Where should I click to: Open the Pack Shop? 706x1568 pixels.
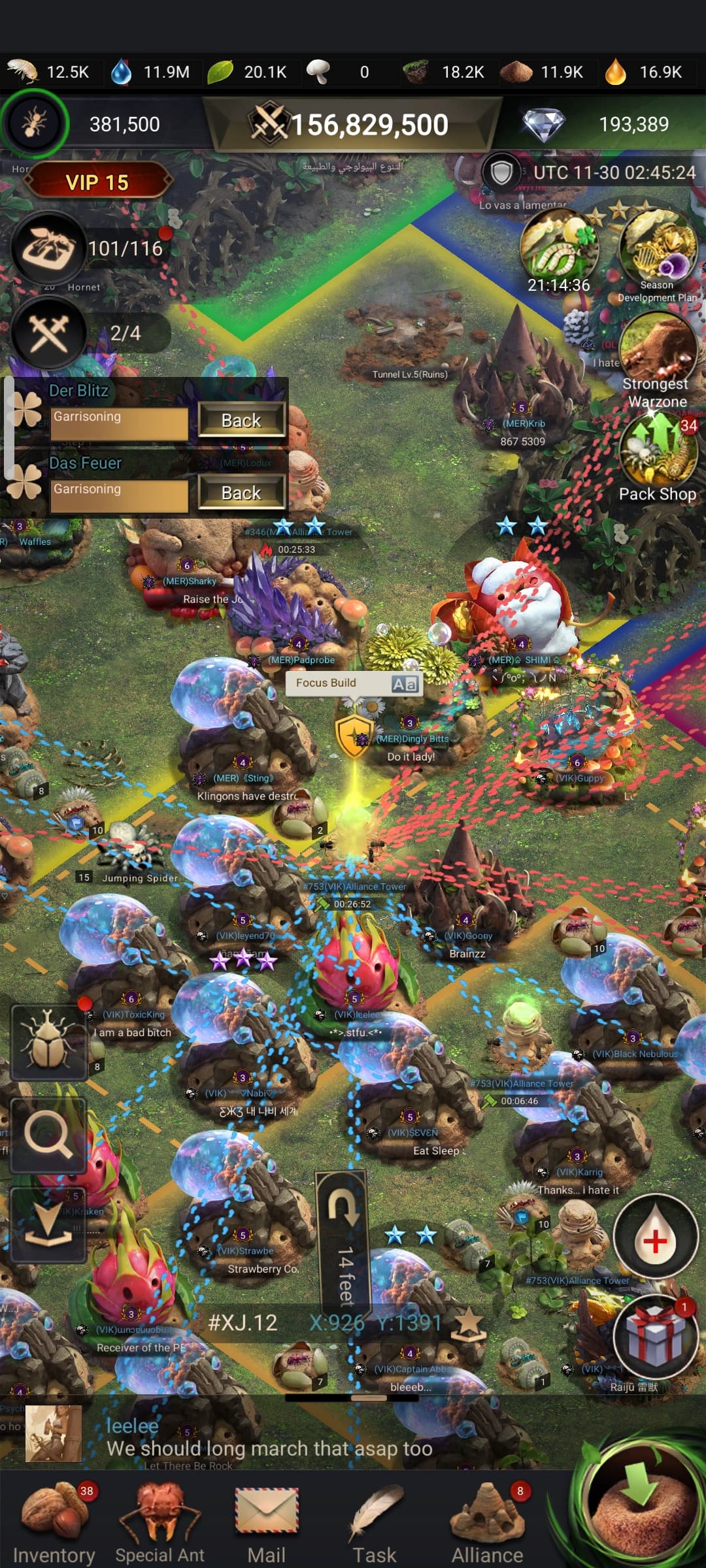coord(658,457)
